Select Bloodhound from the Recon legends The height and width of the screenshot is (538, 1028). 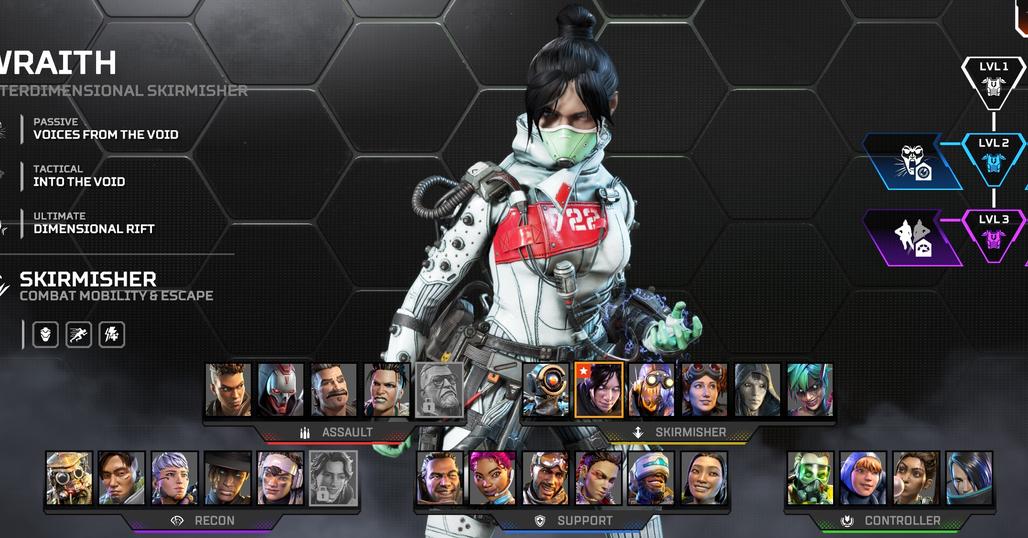[x=69, y=478]
